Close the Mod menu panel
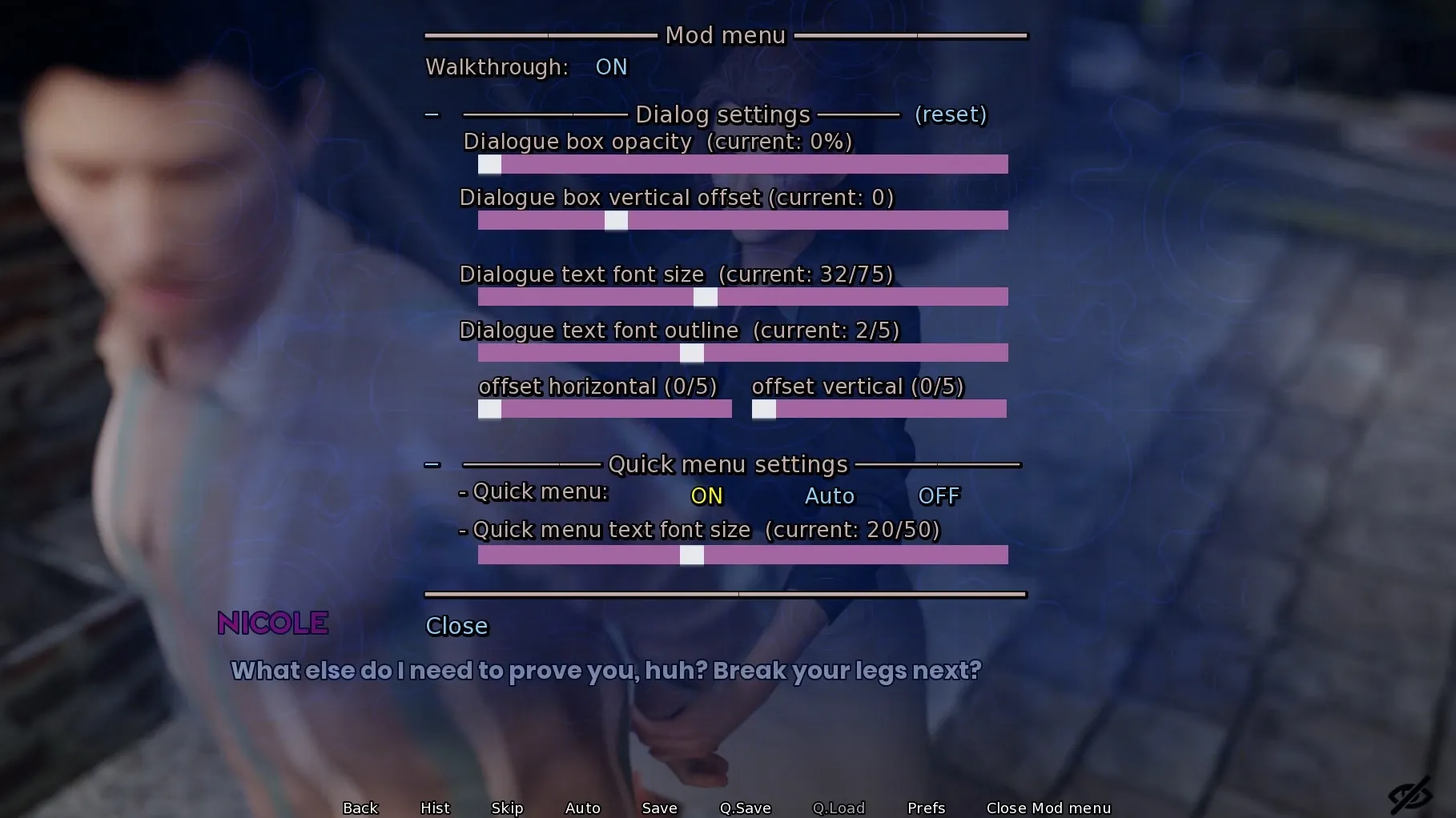1456x818 pixels. [x=457, y=626]
